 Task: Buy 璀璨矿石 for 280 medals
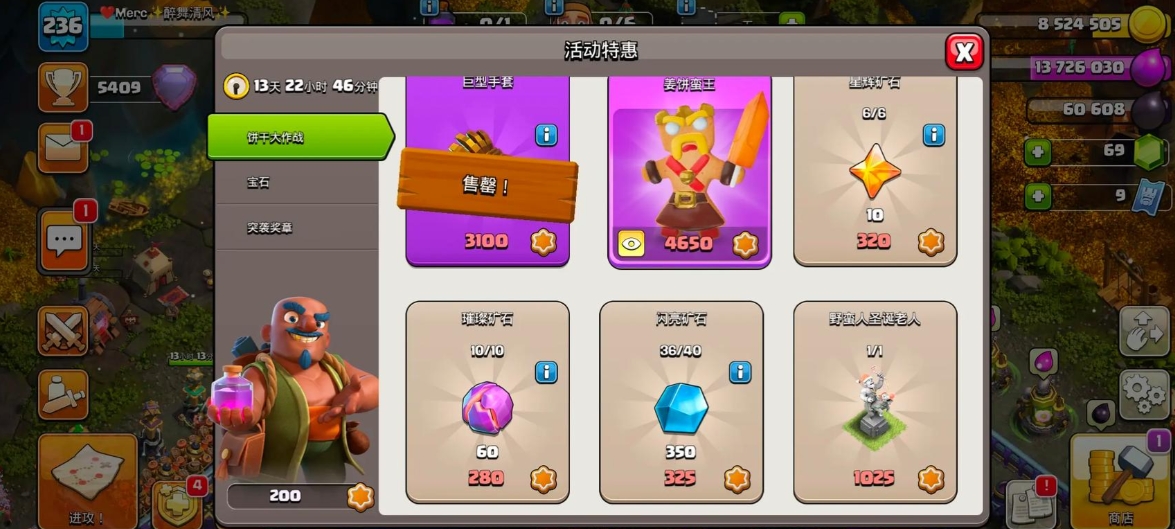pyautogui.click(x=487, y=478)
